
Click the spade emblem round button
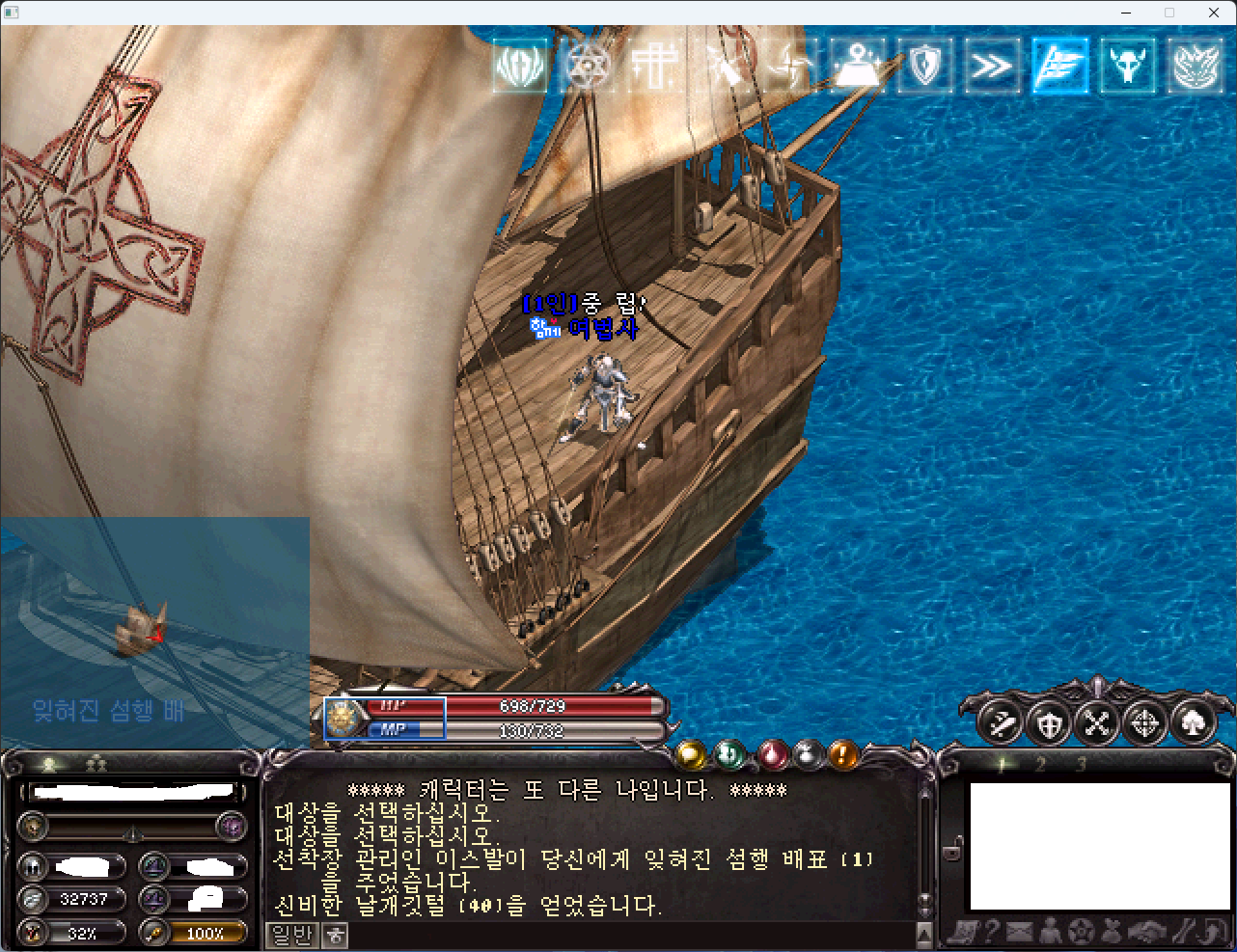click(1194, 722)
